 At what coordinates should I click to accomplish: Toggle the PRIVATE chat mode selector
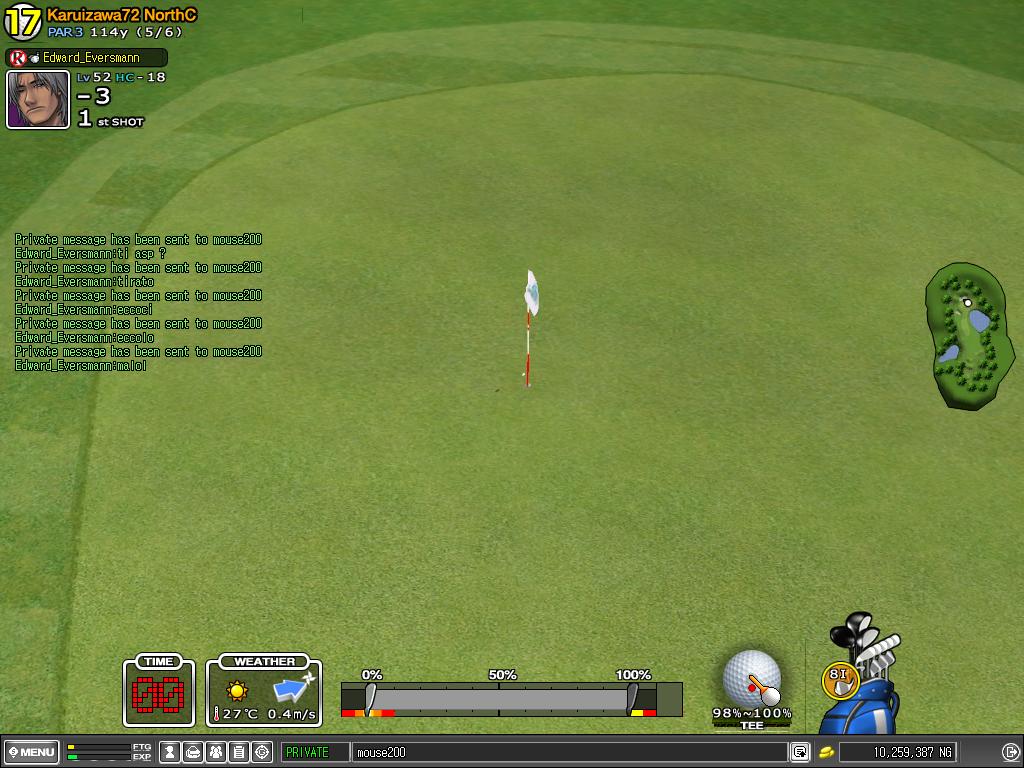click(315, 752)
